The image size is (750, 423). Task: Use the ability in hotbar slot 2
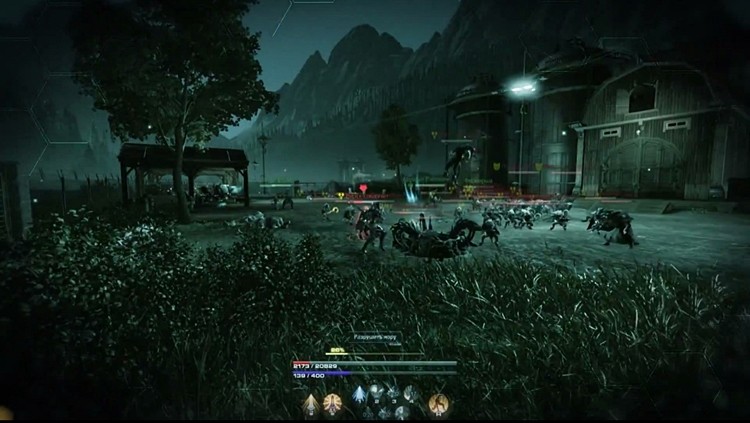[376, 392]
